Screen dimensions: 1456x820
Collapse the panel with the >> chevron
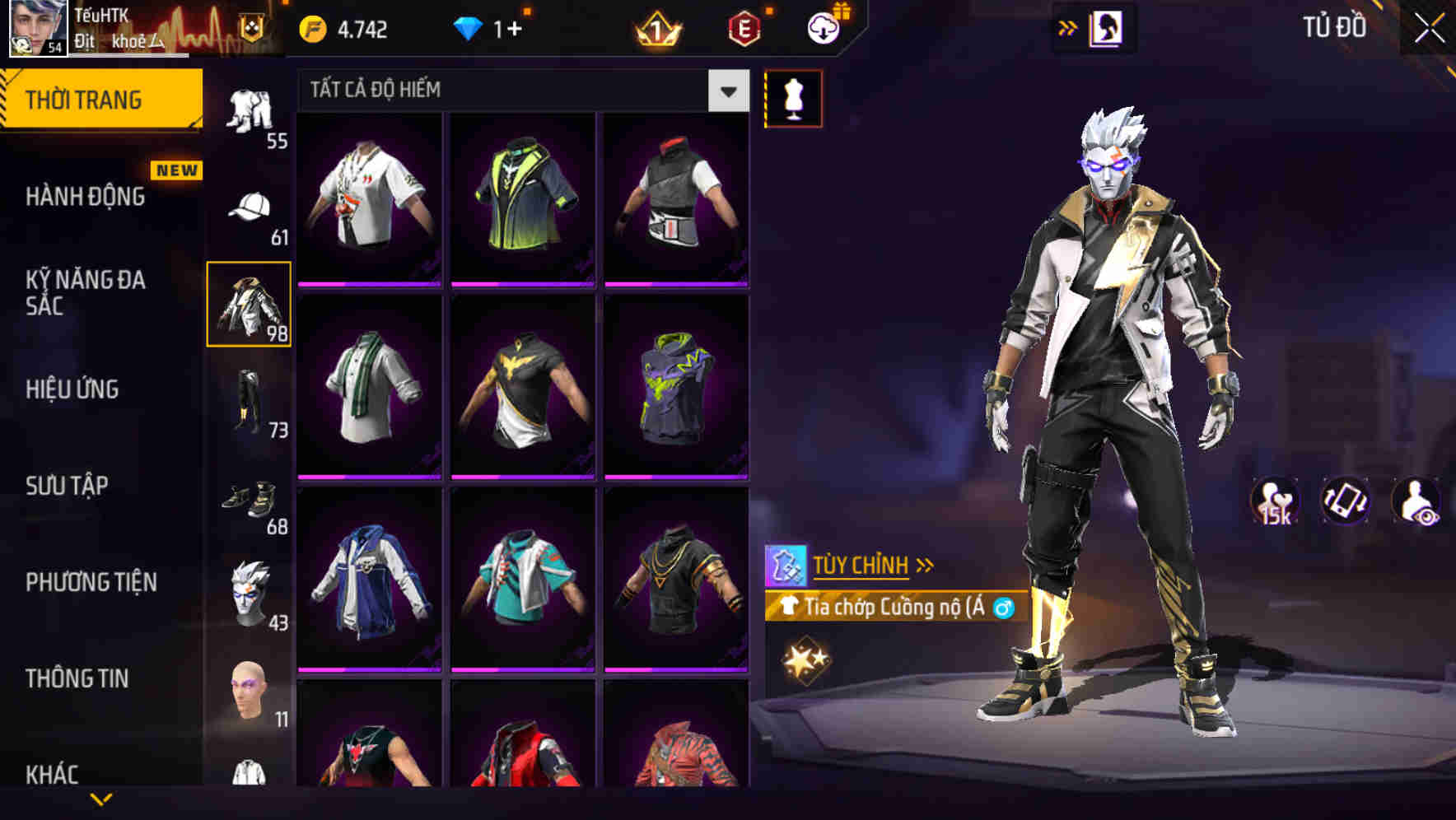click(x=1068, y=26)
